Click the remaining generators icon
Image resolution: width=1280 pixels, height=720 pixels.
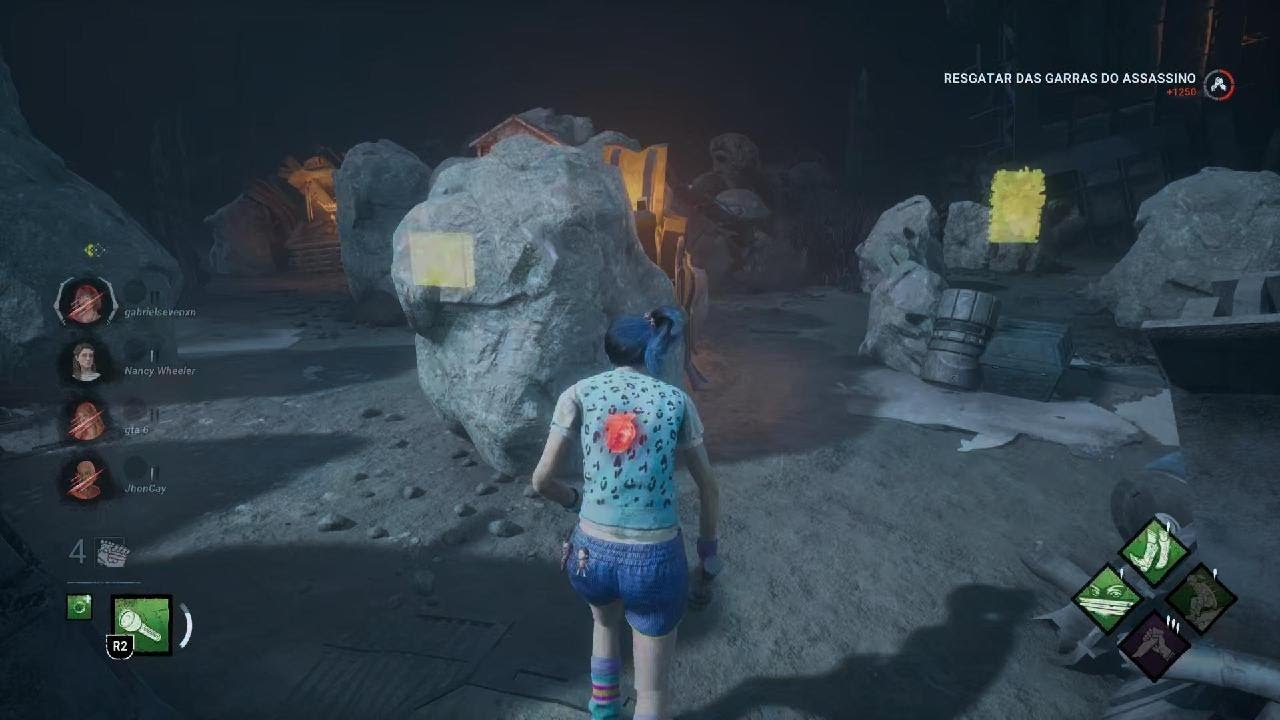click(x=112, y=552)
